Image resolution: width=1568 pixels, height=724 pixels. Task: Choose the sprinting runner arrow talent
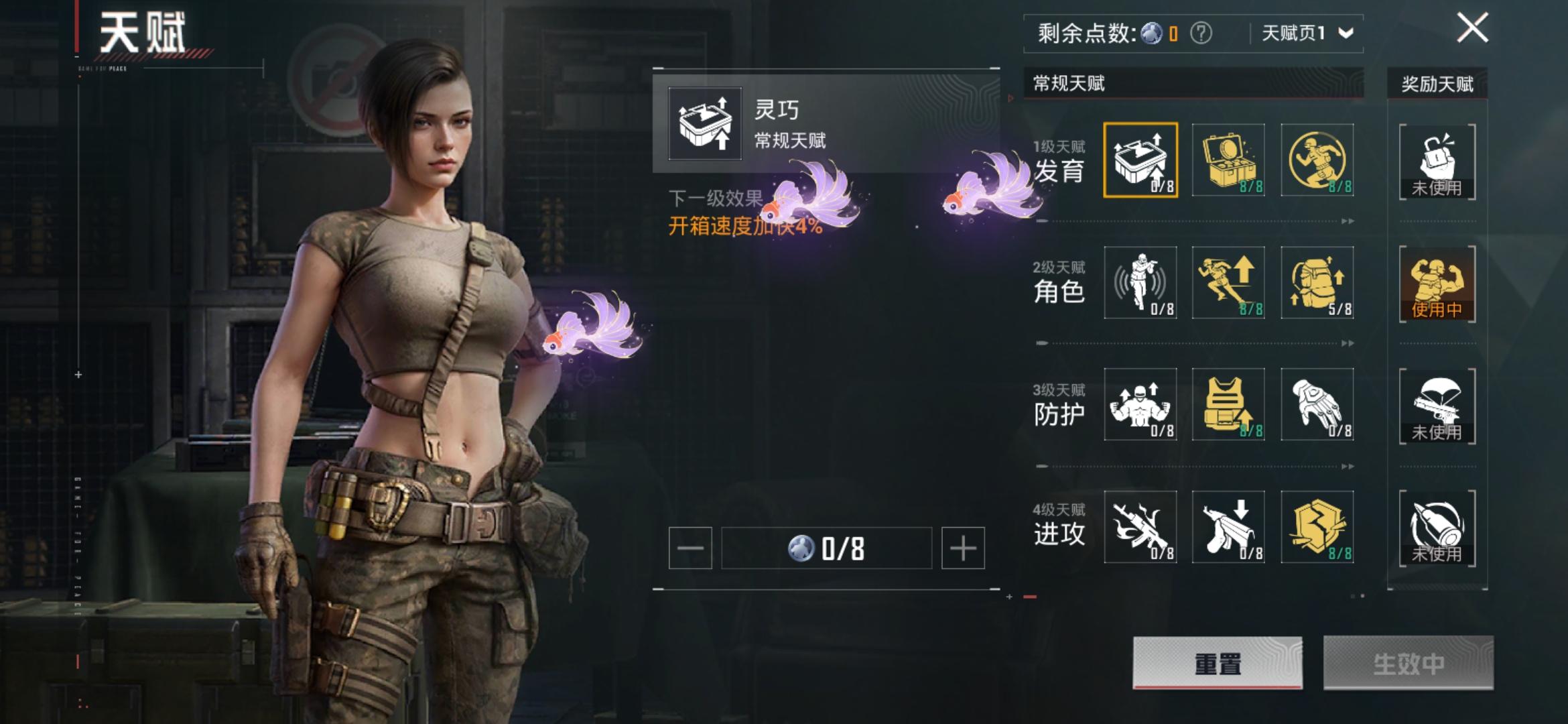click(x=1228, y=282)
